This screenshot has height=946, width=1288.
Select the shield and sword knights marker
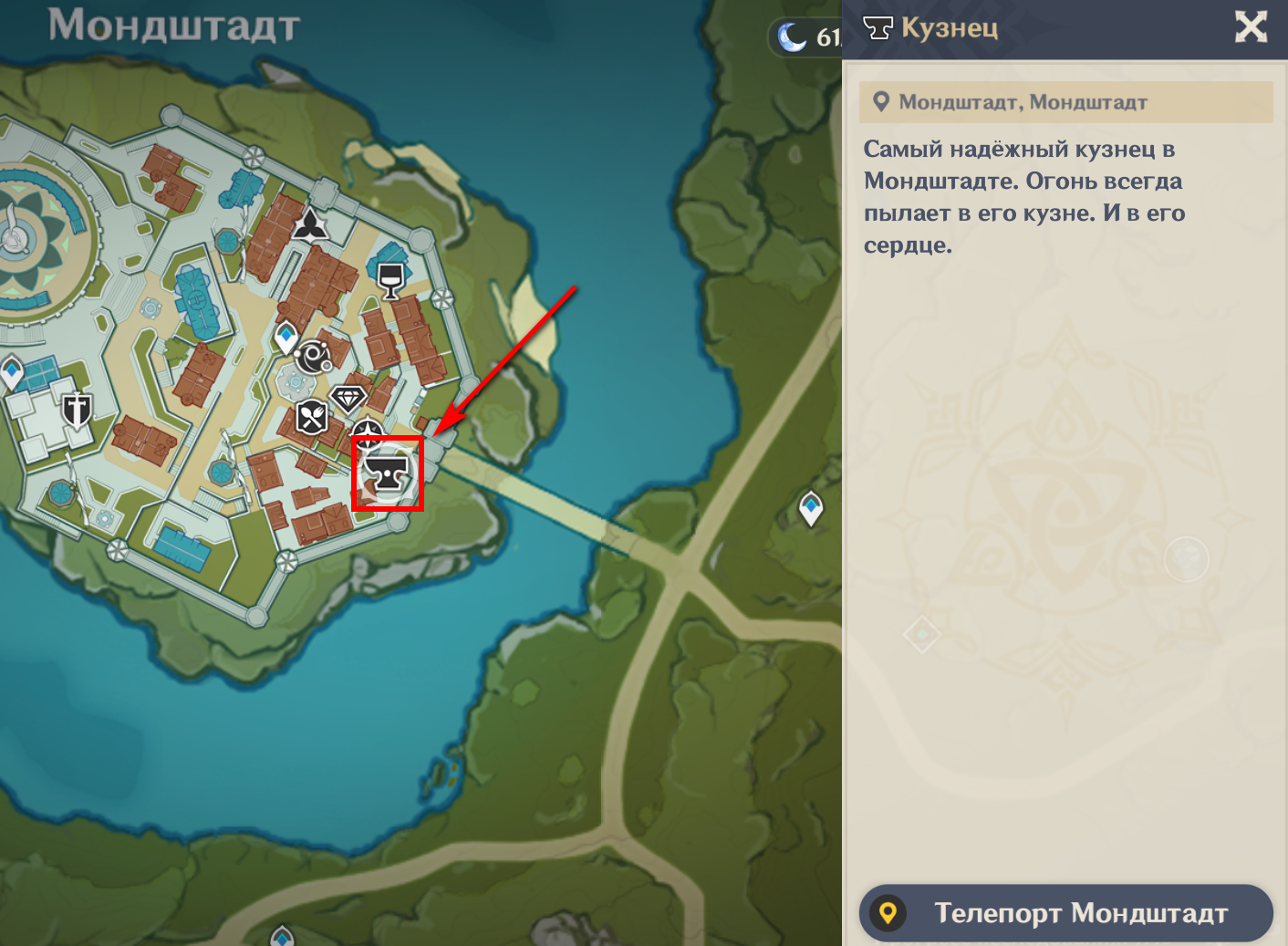tap(77, 411)
